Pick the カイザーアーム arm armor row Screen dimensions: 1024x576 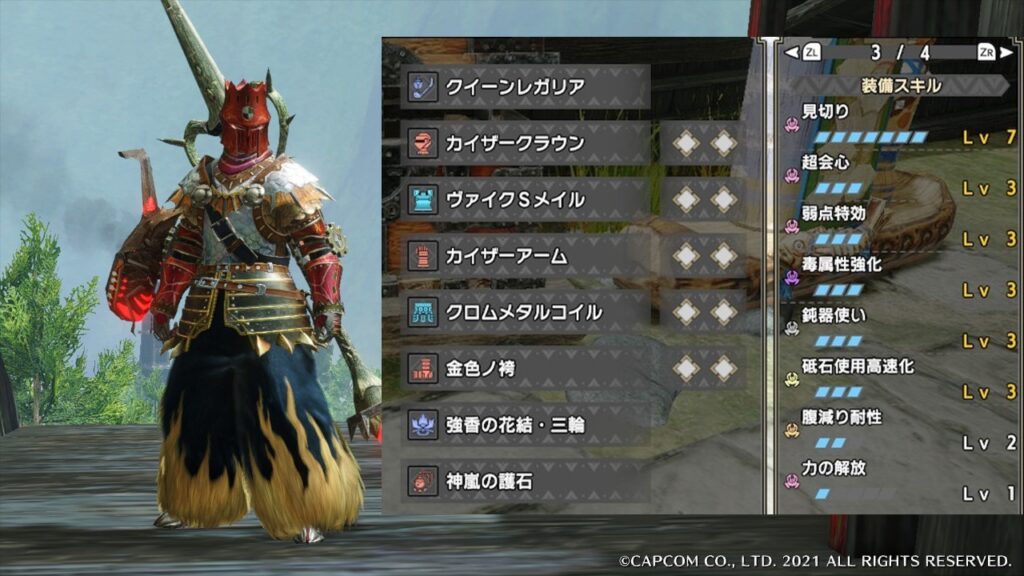coord(527,256)
